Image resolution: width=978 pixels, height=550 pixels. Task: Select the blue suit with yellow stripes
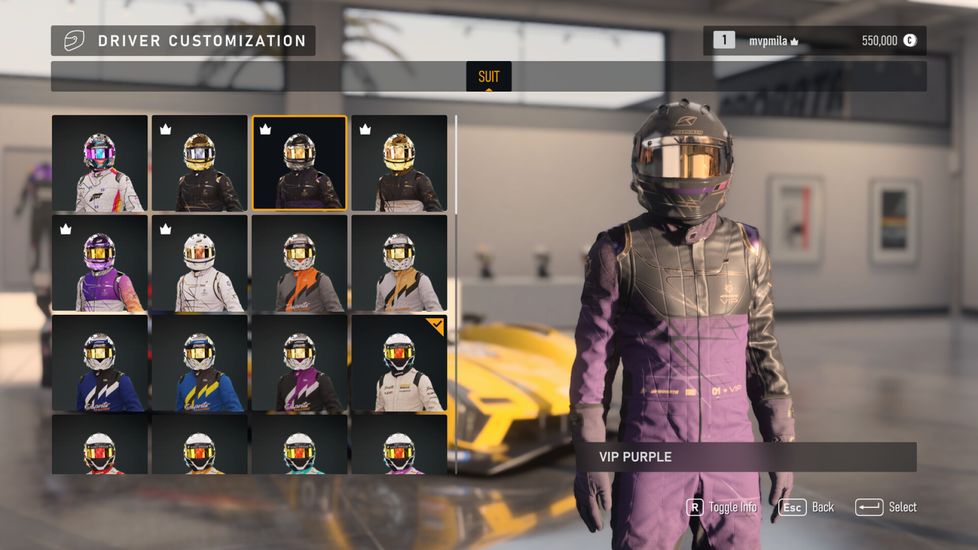pos(200,363)
